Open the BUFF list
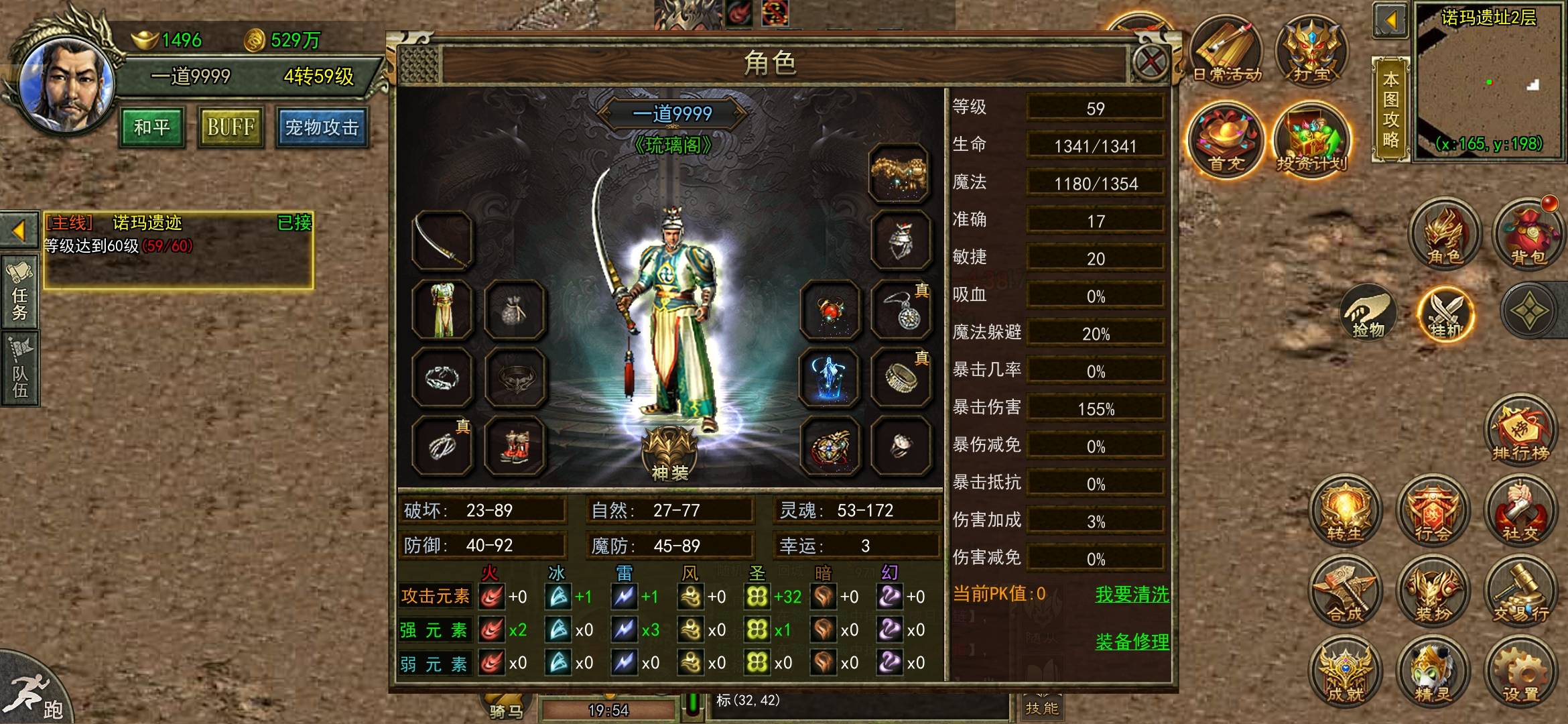This screenshot has height=724, width=1568. tap(231, 127)
